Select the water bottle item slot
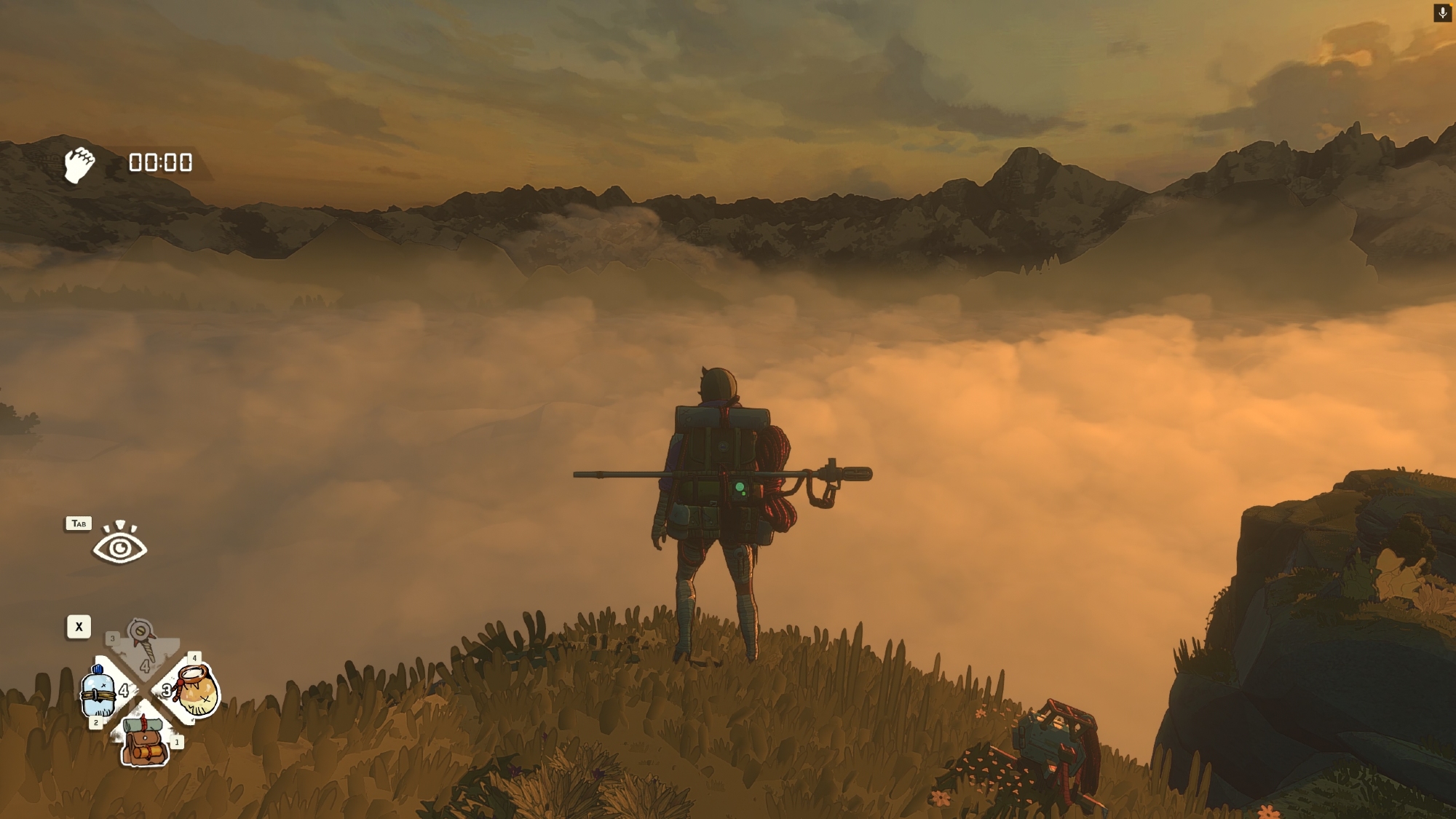The width and height of the screenshot is (1456, 819). [99, 692]
